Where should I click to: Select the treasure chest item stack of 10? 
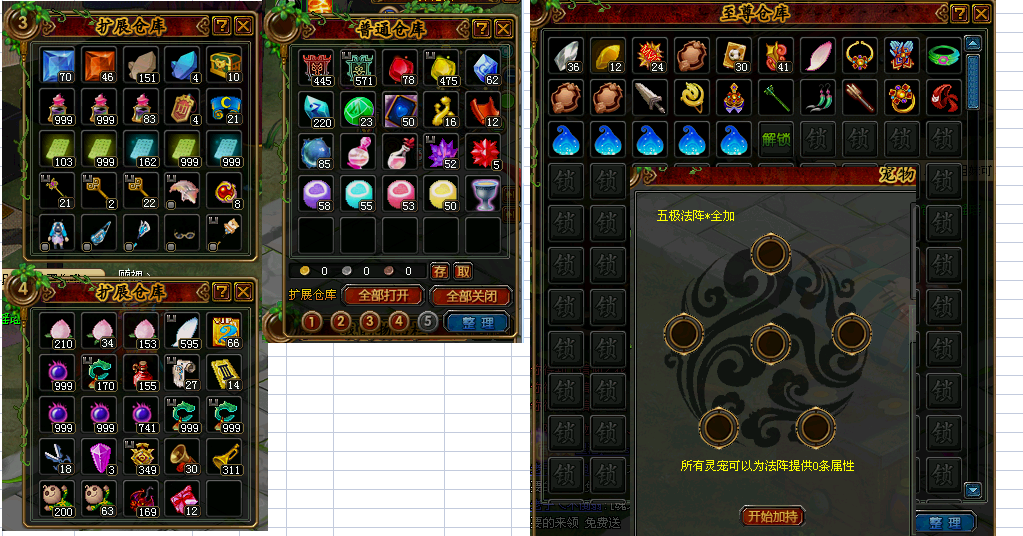click(x=224, y=65)
